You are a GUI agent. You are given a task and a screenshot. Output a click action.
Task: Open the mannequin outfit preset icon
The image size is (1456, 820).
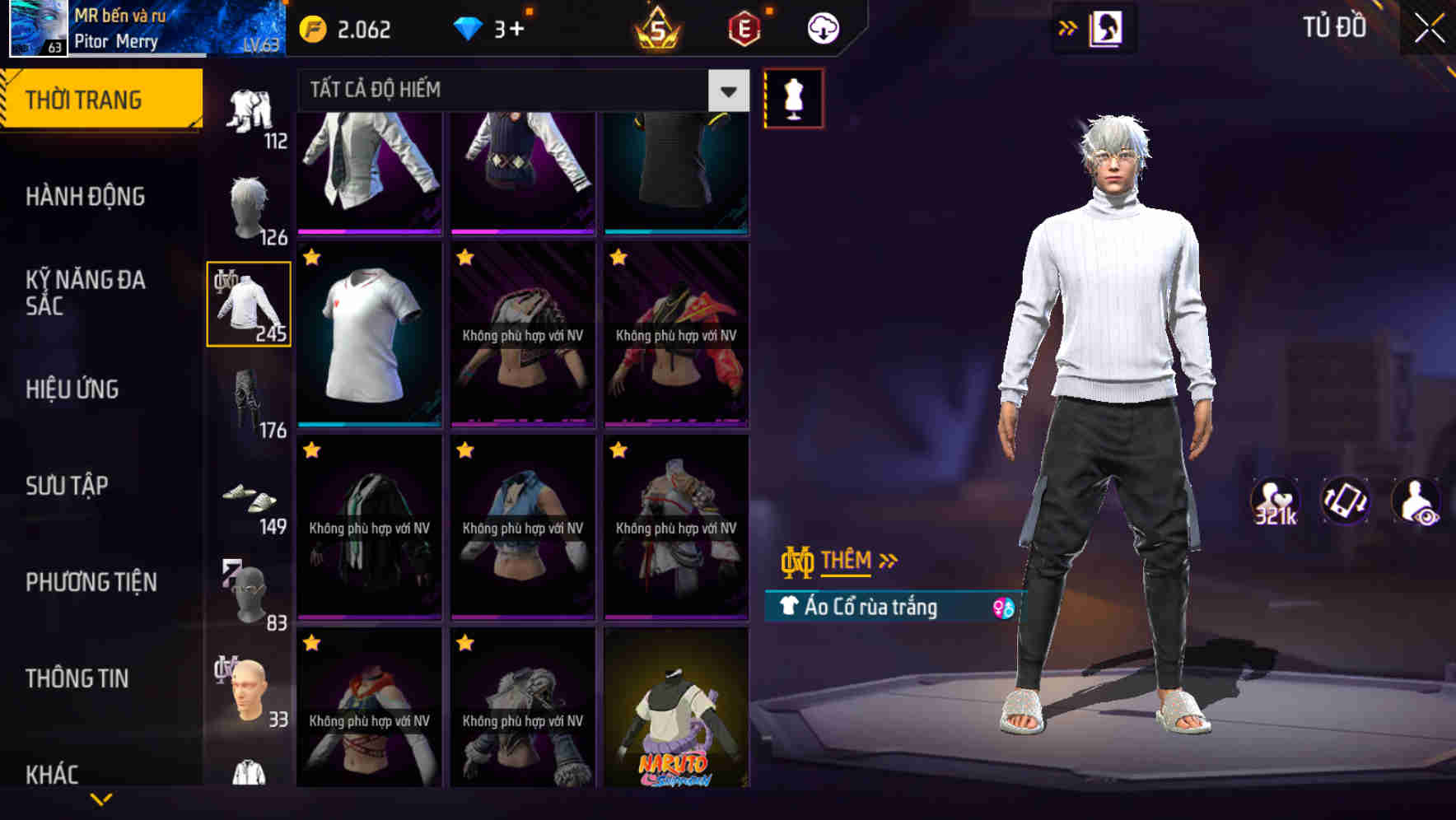click(x=795, y=97)
